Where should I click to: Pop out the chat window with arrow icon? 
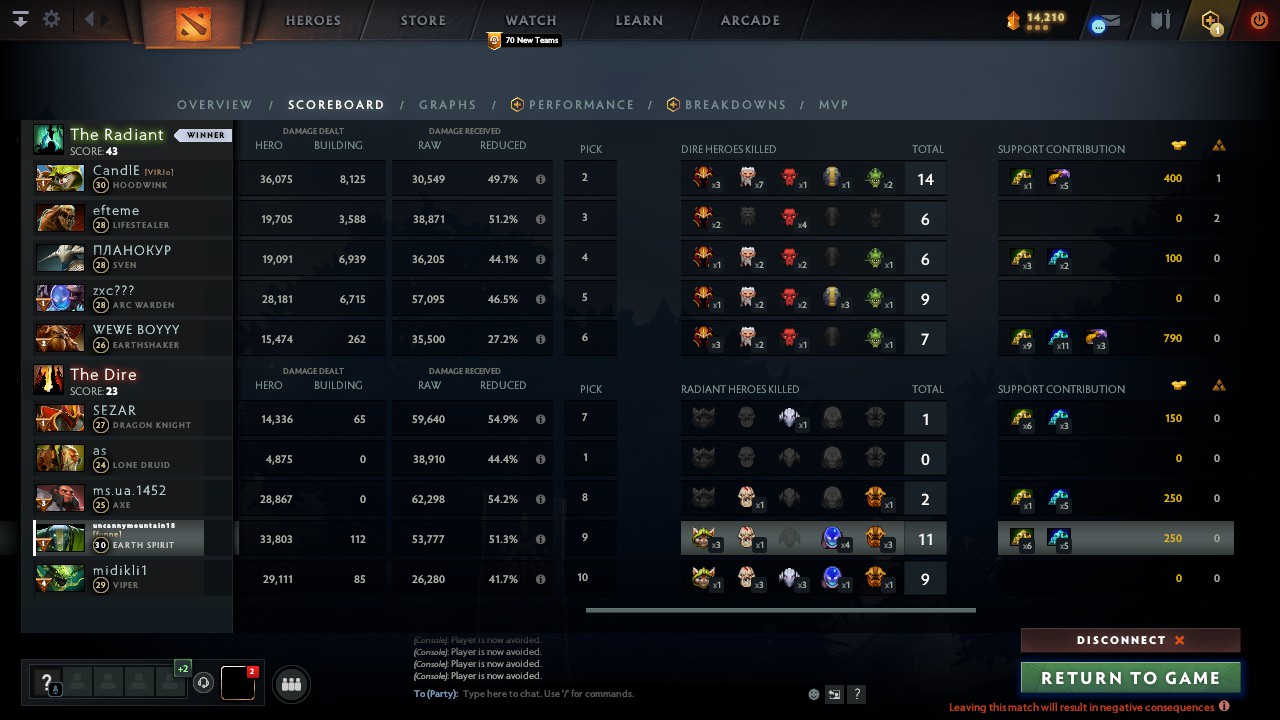point(834,693)
